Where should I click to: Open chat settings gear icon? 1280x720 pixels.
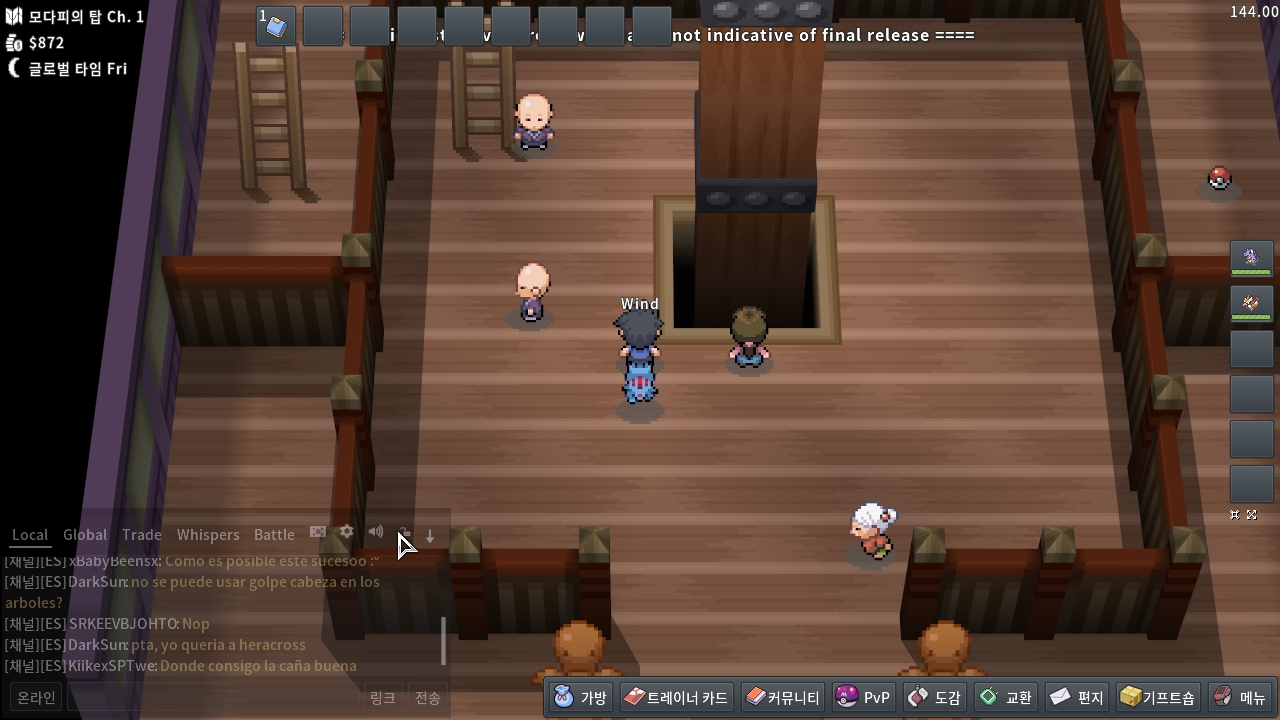[x=346, y=532]
